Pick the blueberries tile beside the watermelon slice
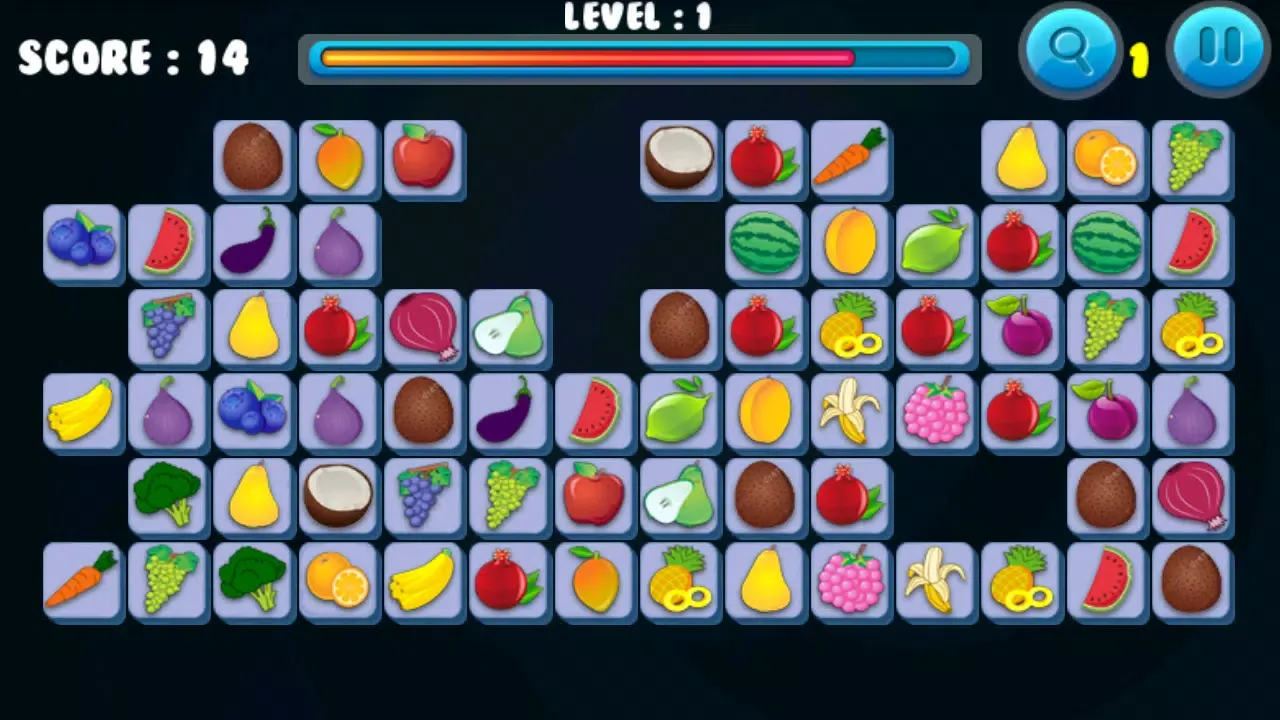This screenshot has width=1280, height=720. tap(81, 242)
